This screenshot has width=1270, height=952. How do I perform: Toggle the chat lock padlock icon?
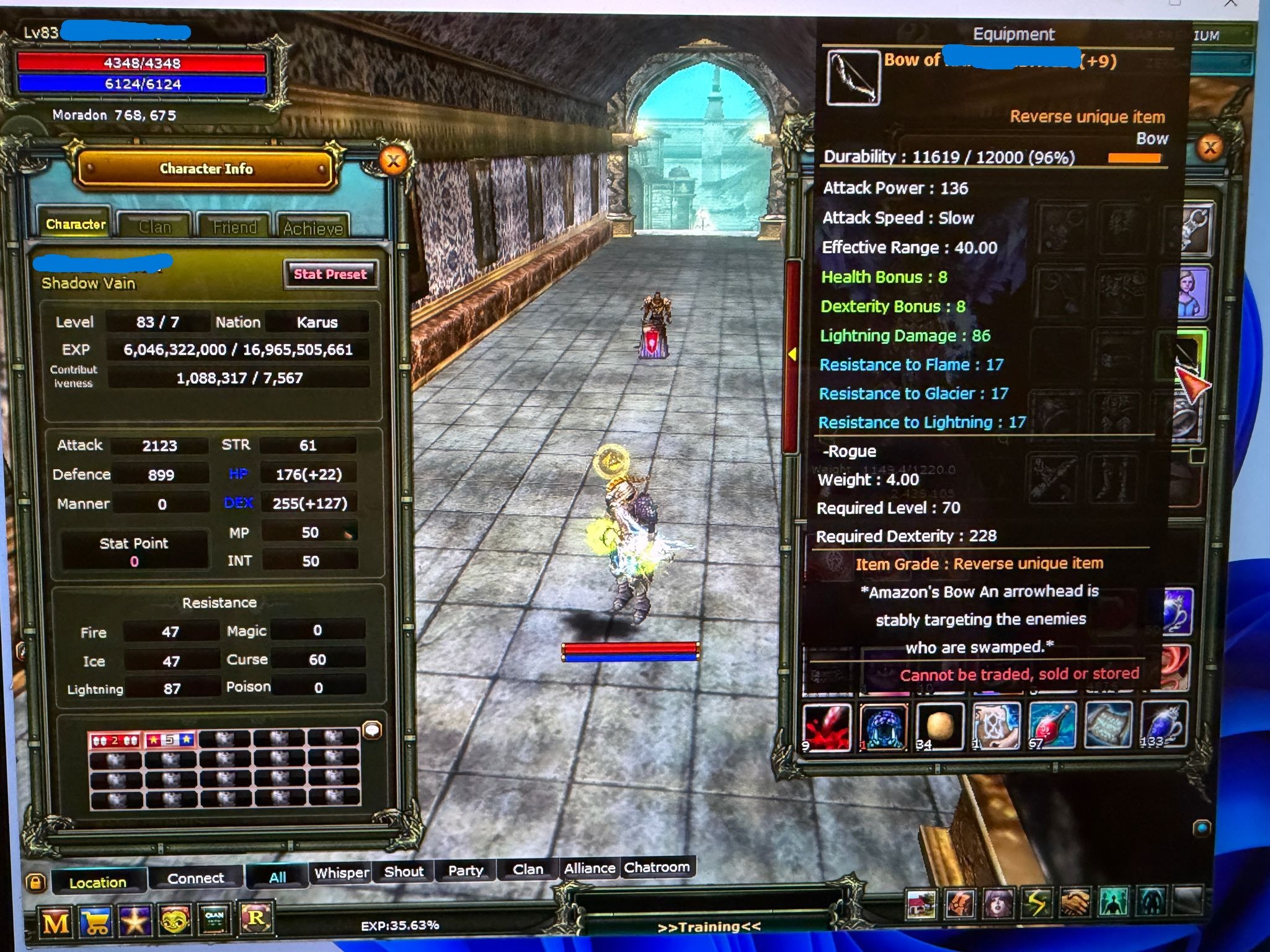(35, 881)
